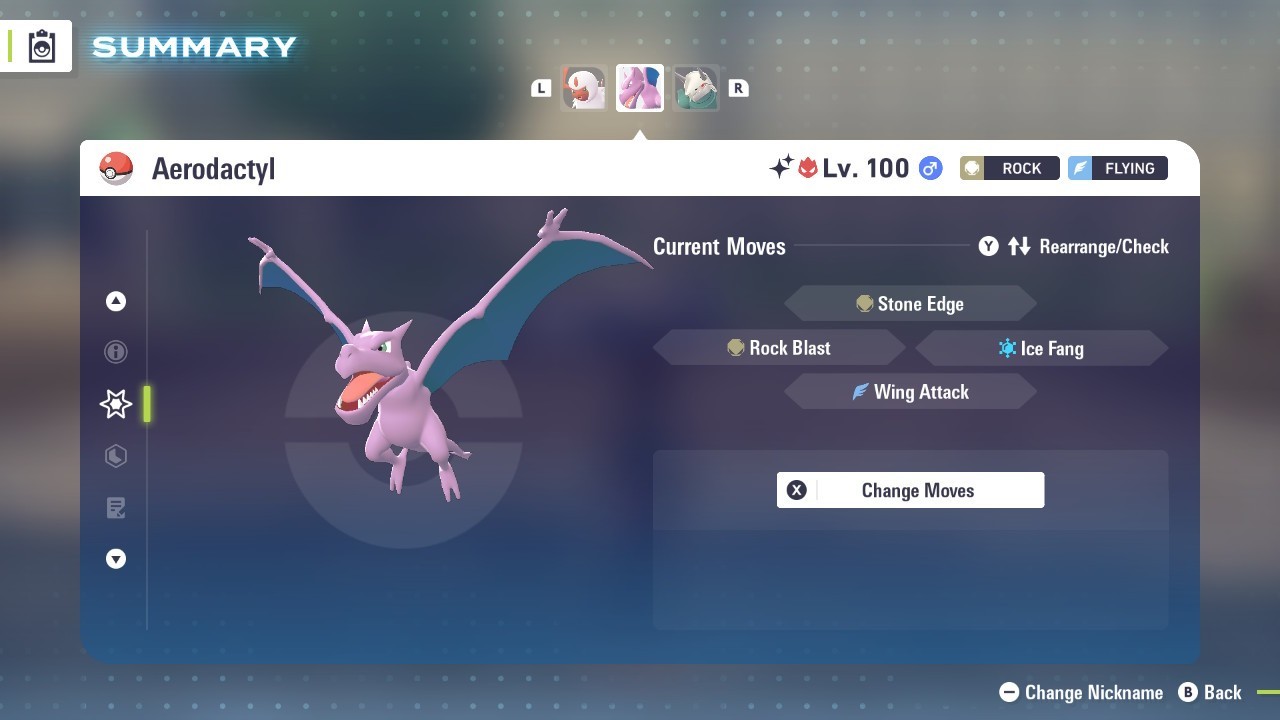The image size is (1280, 720).
Task: Click the Change Moves button
Action: click(x=910, y=490)
